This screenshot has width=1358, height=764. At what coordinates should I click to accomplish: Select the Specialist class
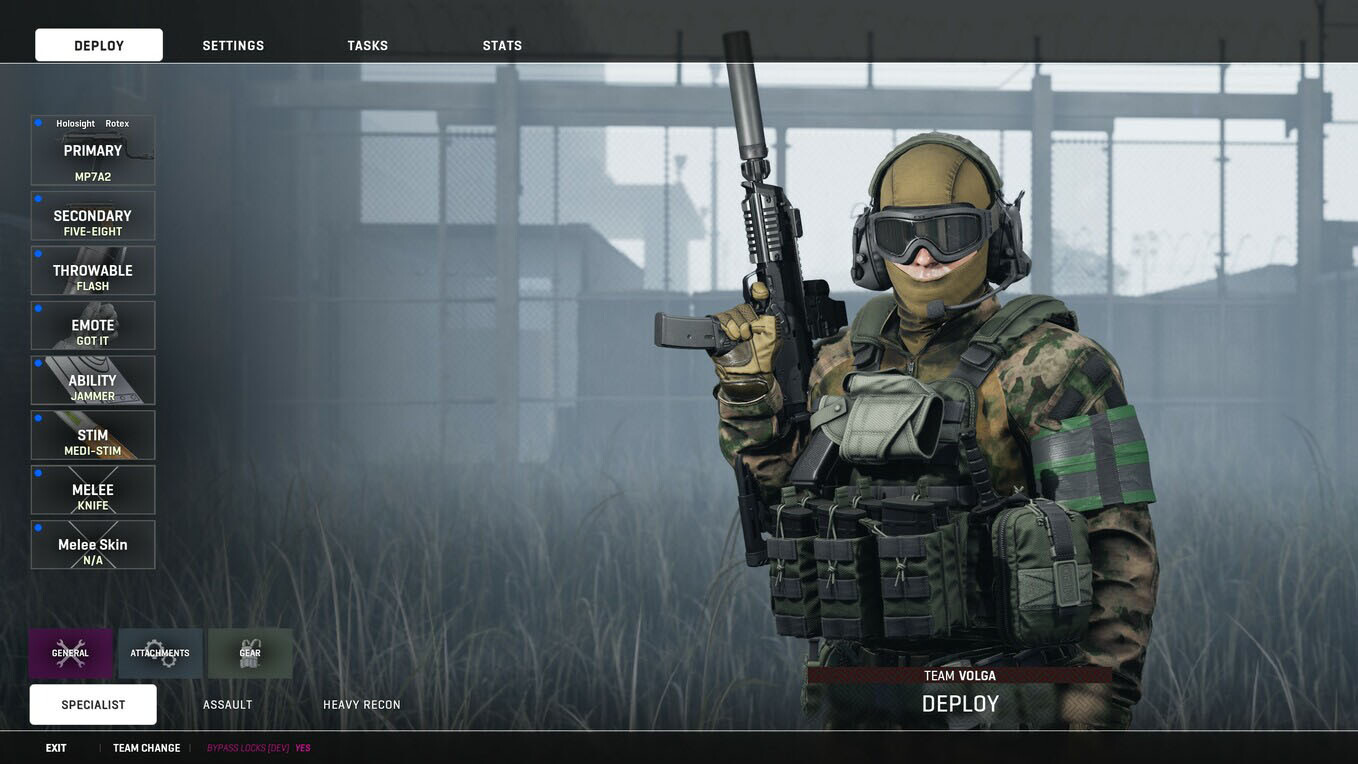[x=93, y=705]
